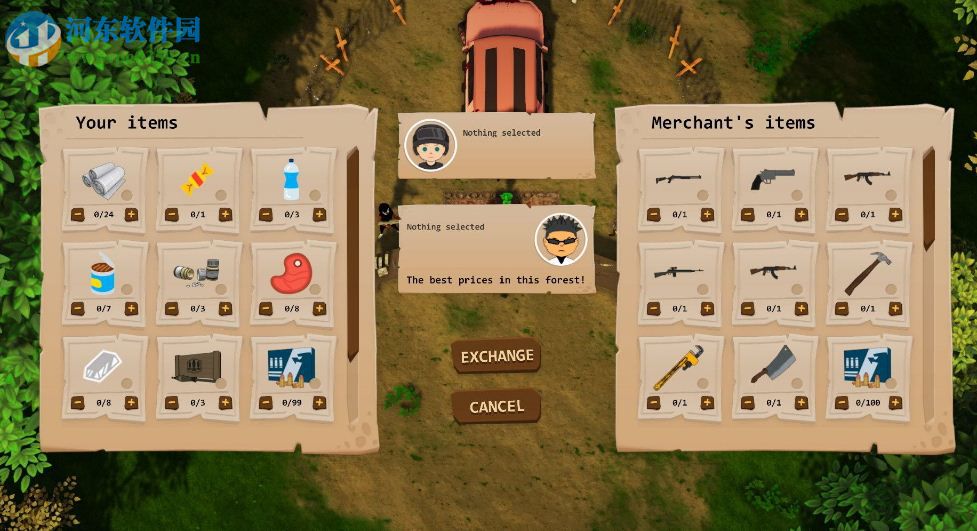Add one merchant hammer to the trade

click(x=895, y=309)
